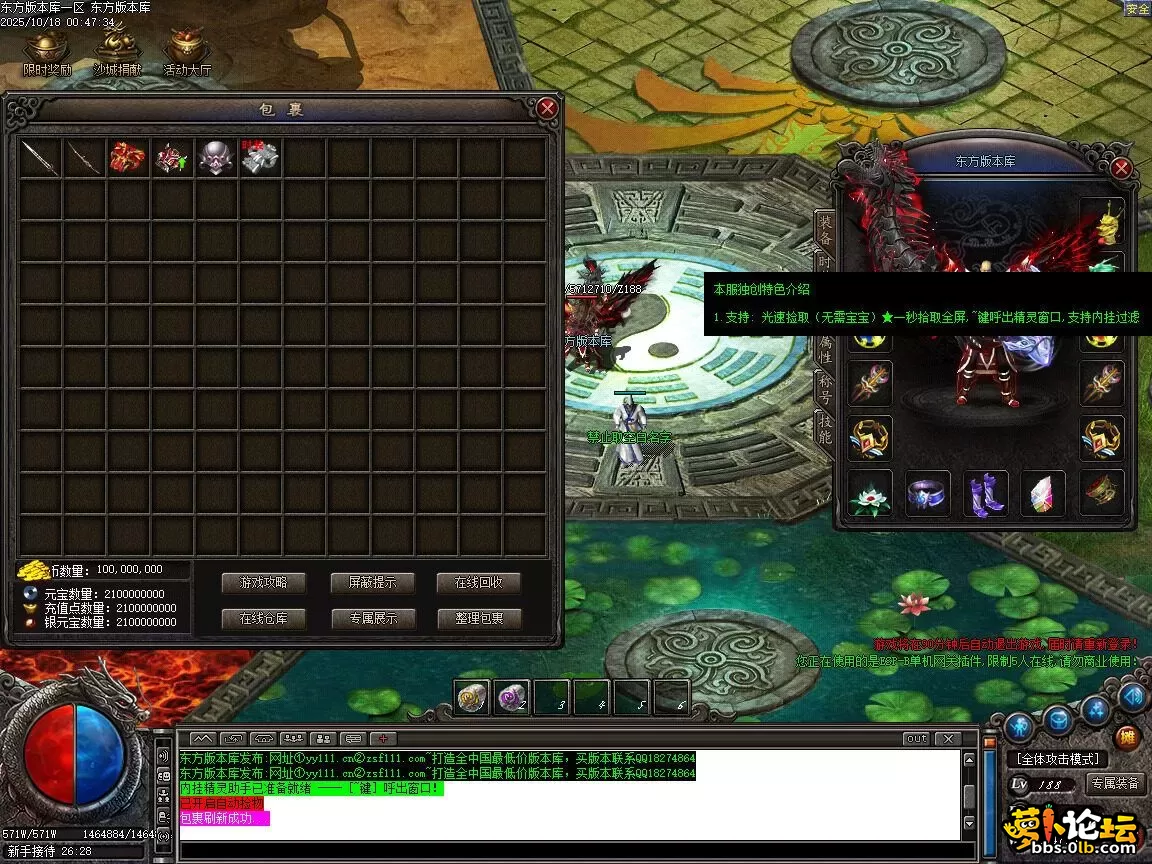Close the character equipment panel
This screenshot has width=1152, height=864.
(x=1121, y=168)
